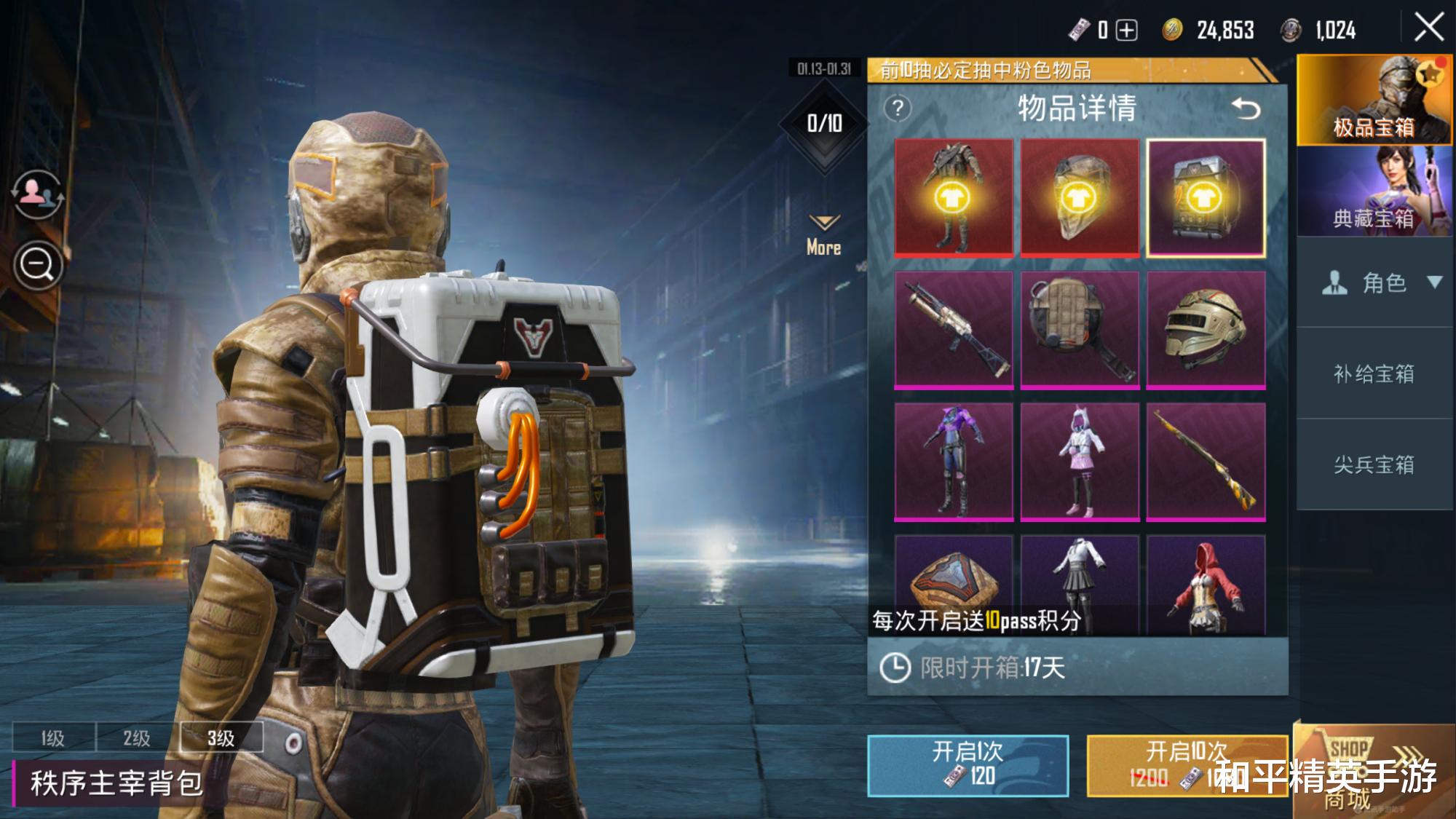Open the 尖兵宝箱 category
The image size is (1456, 819).
click(1373, 464)
